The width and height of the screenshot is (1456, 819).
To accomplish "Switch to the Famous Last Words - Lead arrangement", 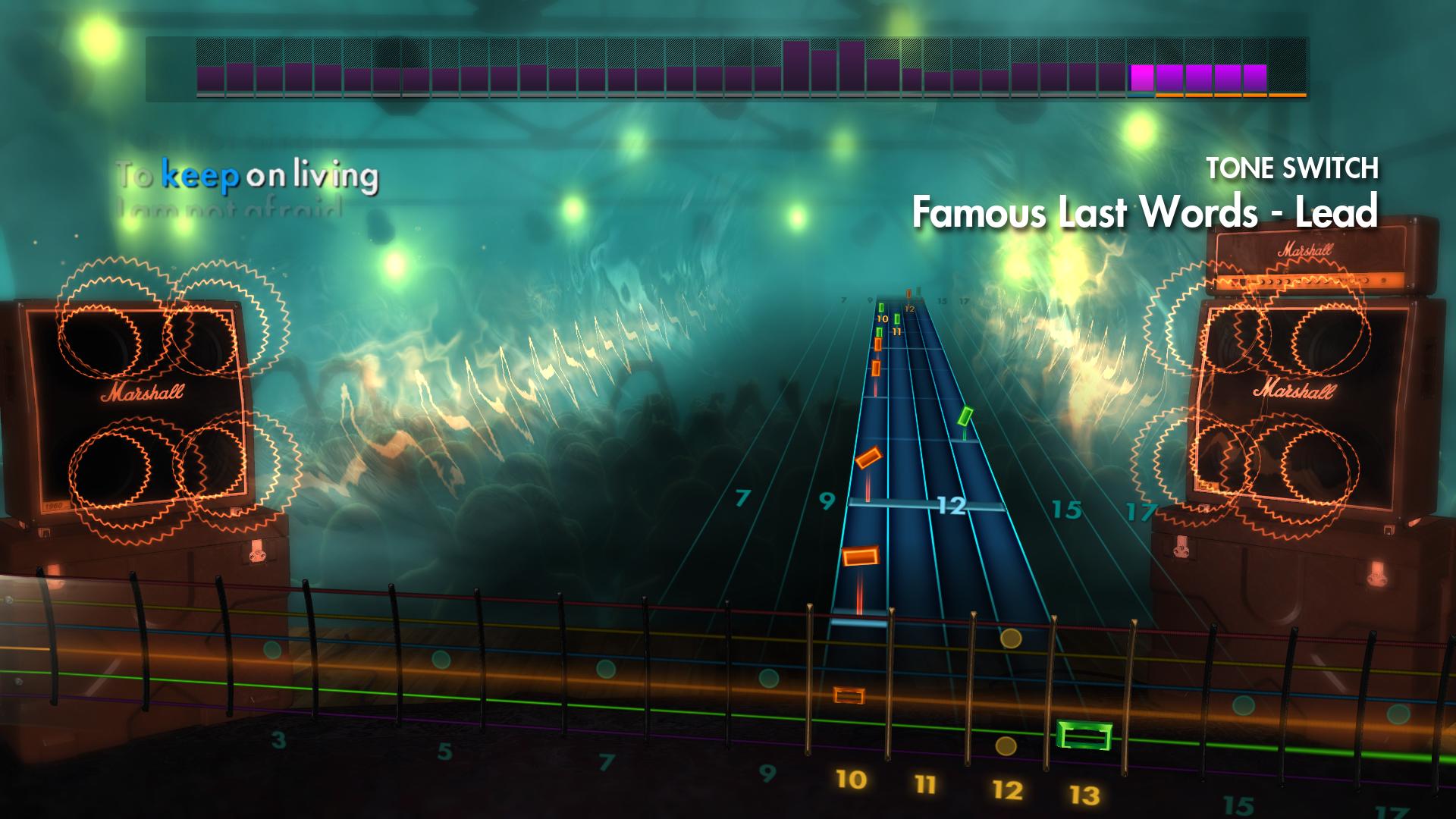I will click(1145, 216).
